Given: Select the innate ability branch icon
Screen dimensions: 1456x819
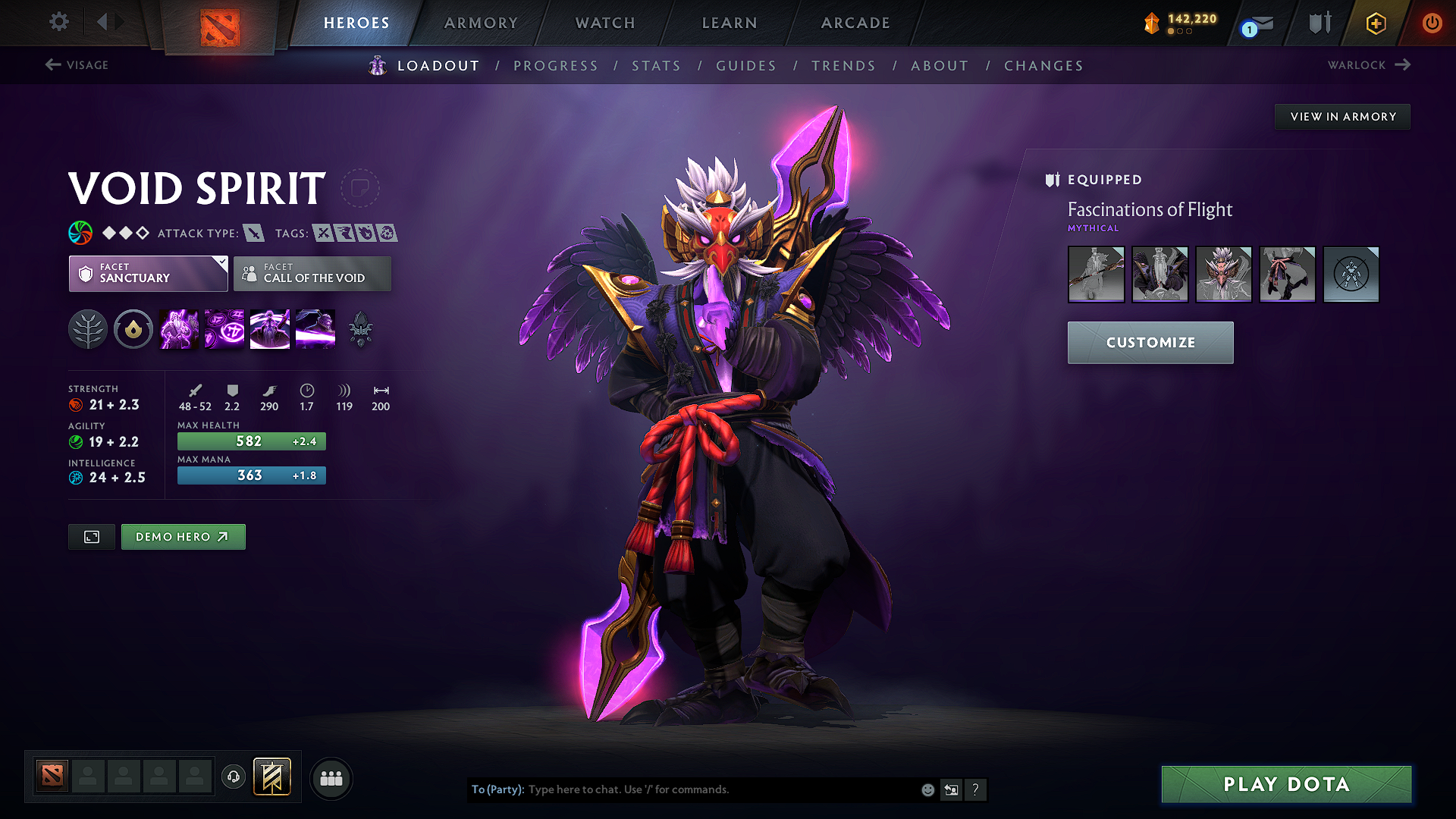Looking at the screenshot, I should [x=87, y=329].
